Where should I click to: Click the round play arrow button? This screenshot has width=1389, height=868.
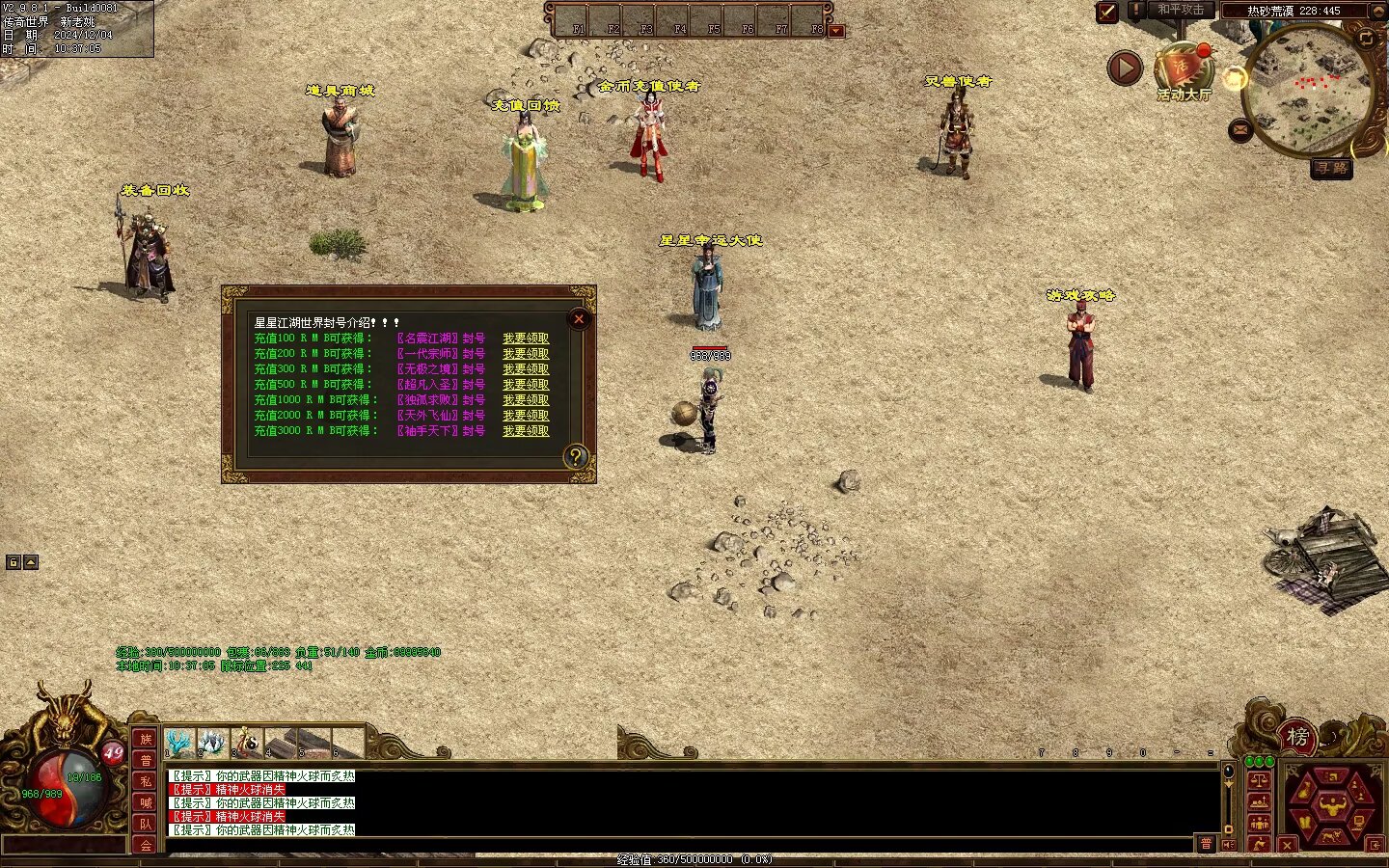tap(1124, 68)
